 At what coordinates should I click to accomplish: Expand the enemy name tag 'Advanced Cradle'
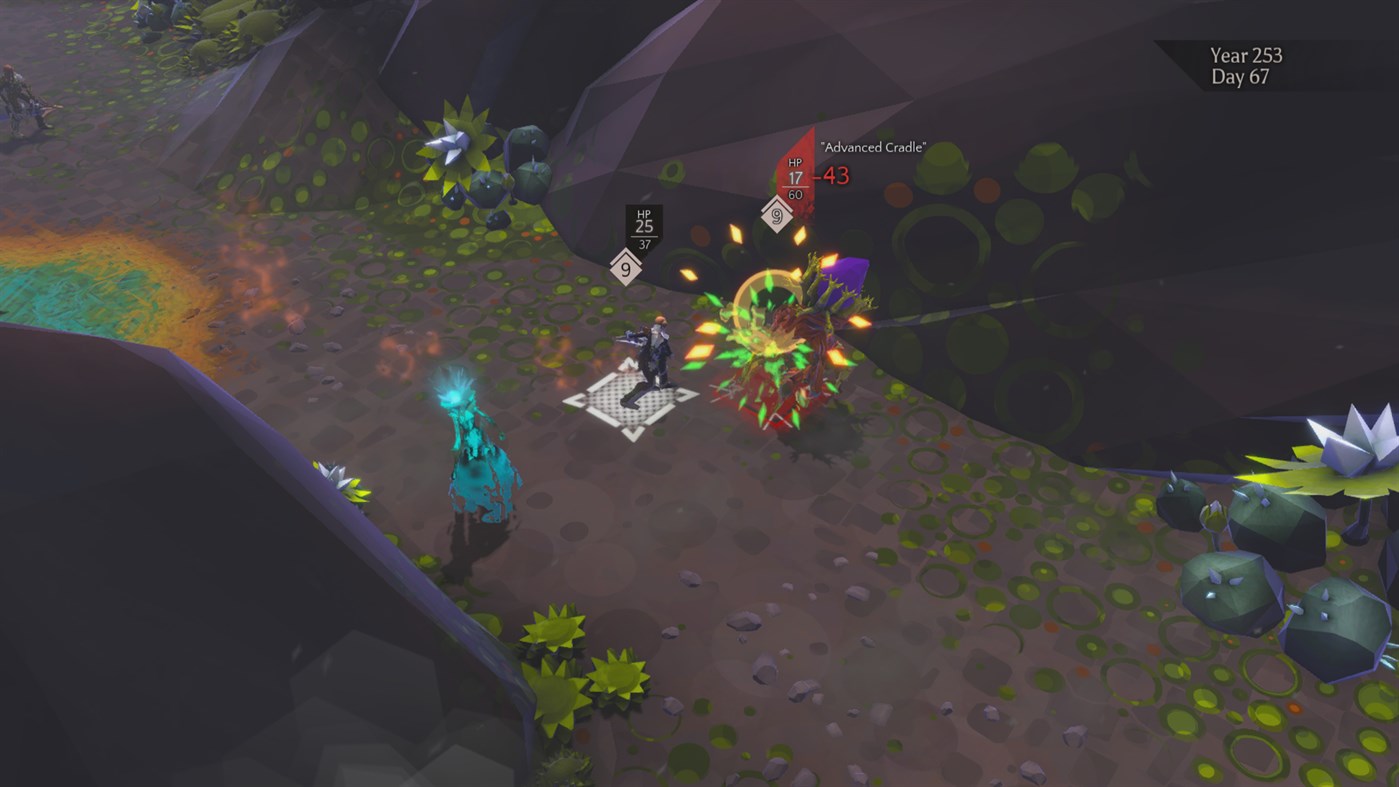tap(873, 146)
